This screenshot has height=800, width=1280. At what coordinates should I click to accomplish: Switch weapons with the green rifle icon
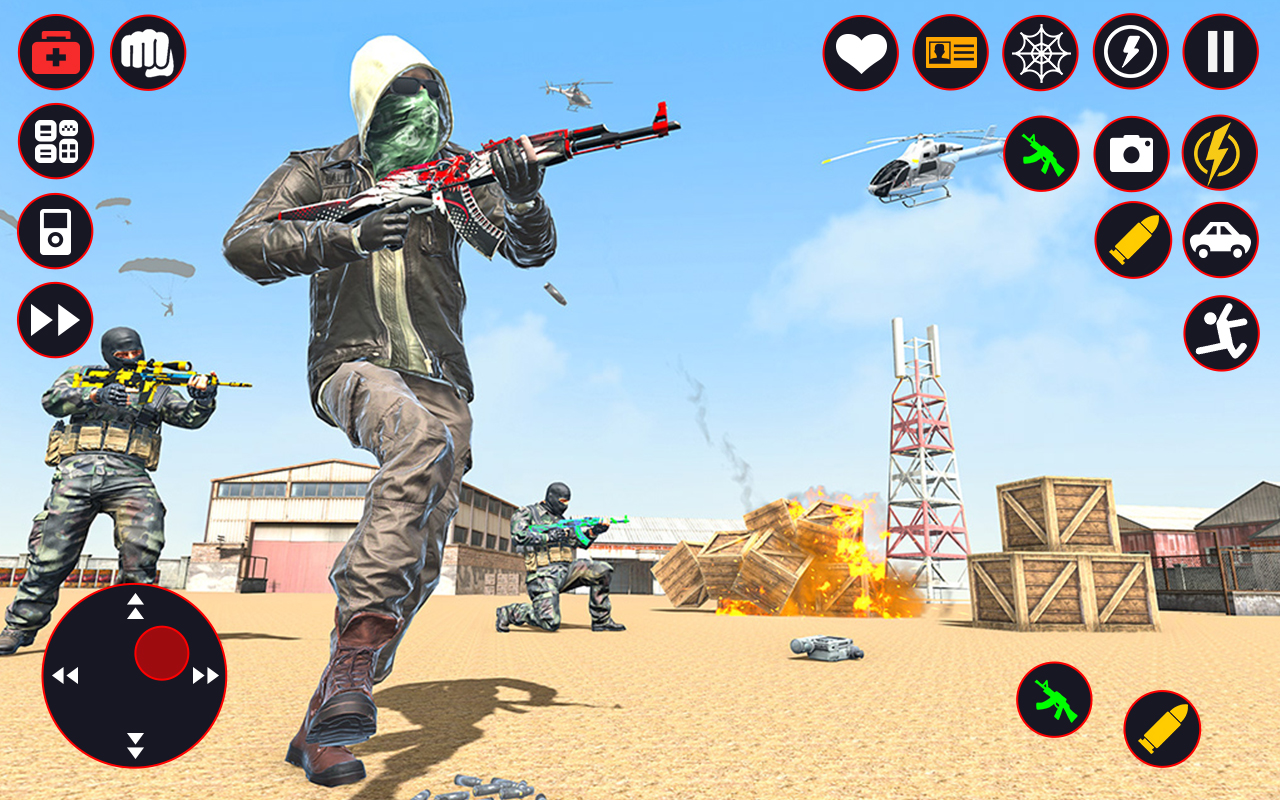[1040, 153]
